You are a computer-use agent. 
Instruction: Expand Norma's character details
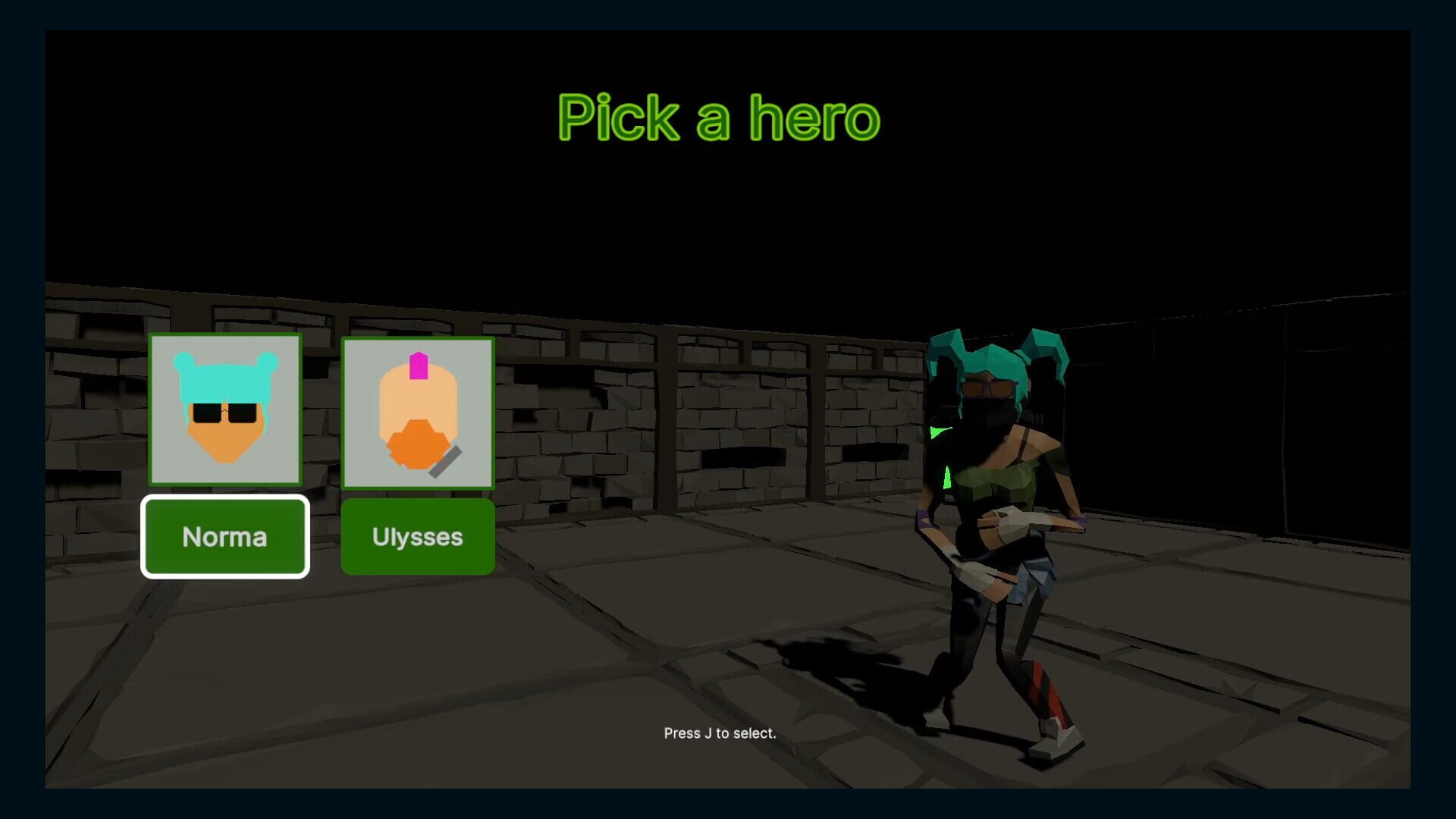coord(225,536)
